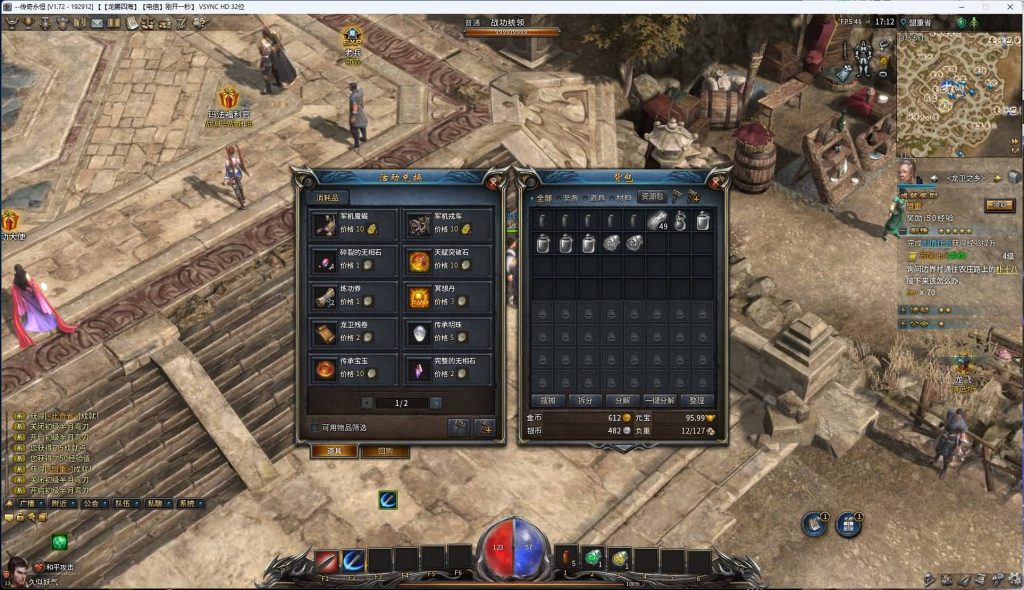Close the 活动兑换 exchange window
Screen dimensions: 1024x590
coord(493,182)
